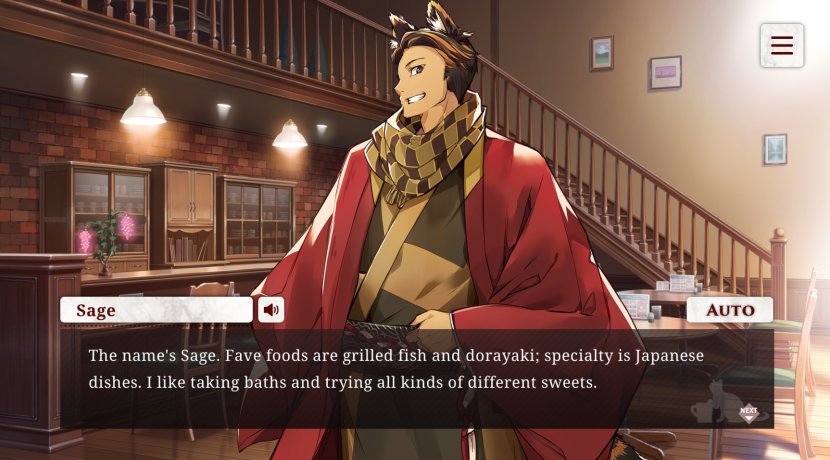
Task: Toggle AUTO dialogue mode
Action: pyautogui.click(x=730, y=310)
